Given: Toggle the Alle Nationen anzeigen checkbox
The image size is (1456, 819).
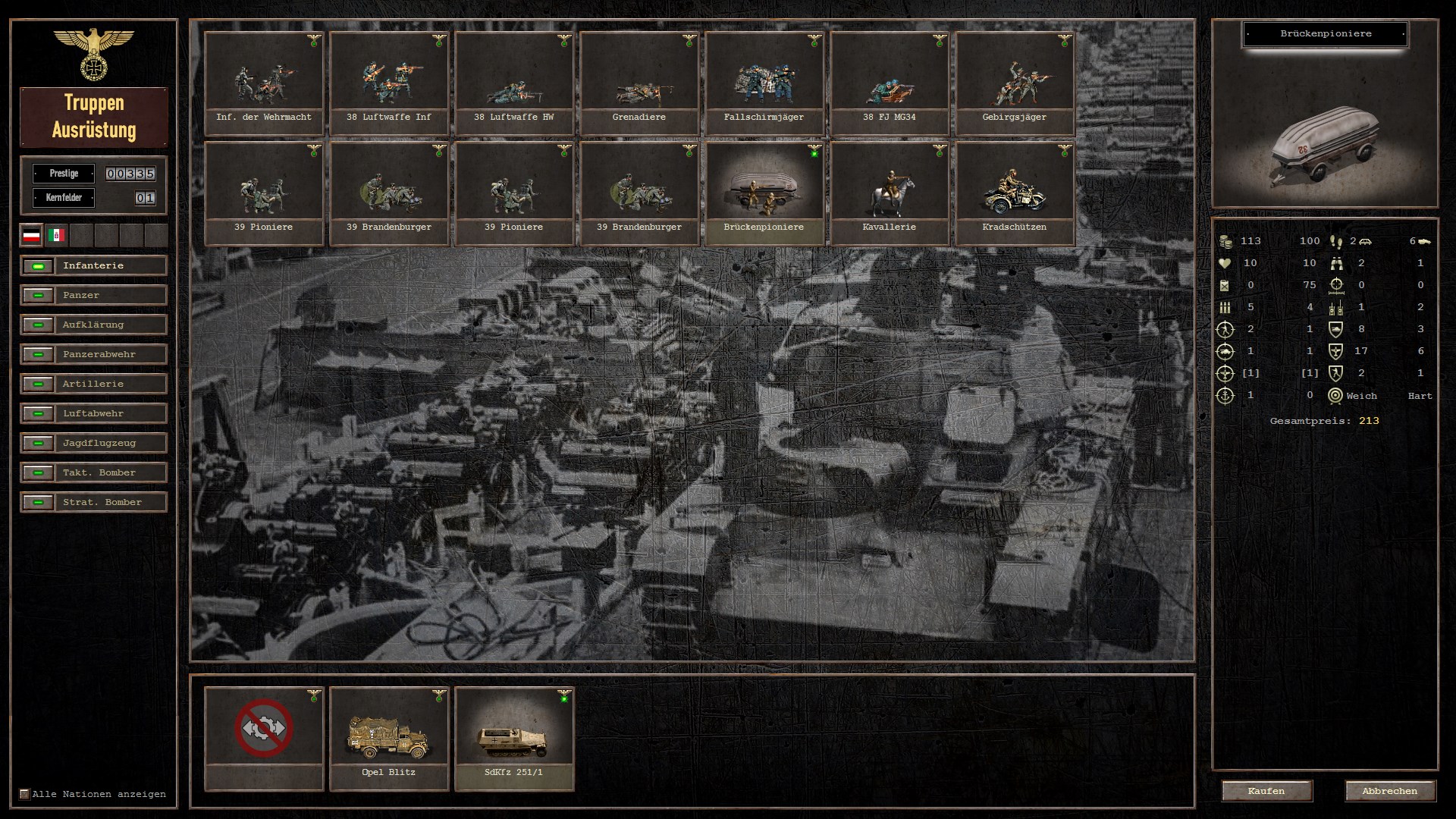Looking at the screenshot, I should [24, 794].
